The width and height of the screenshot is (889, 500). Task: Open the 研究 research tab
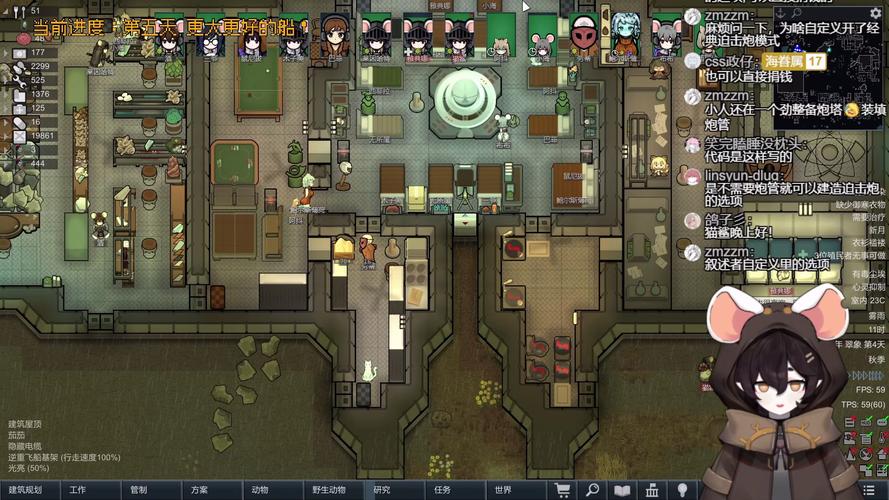coord(382,490)
